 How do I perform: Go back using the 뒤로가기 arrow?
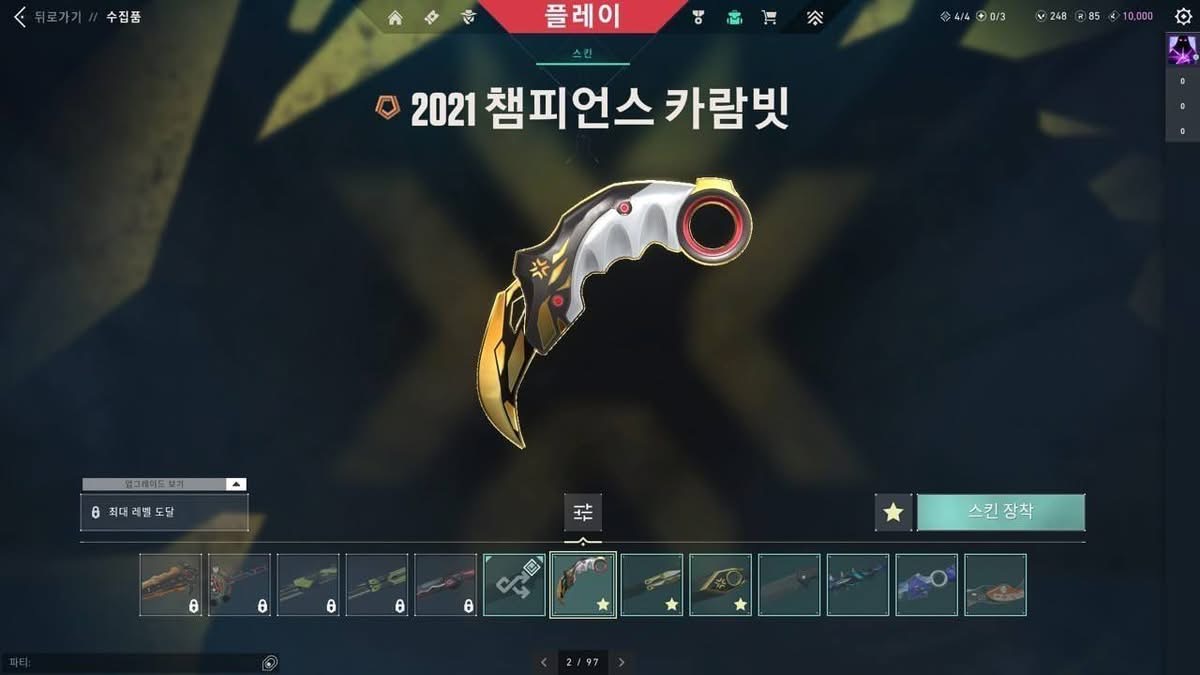pyautogui.click(x=20, y=17)
